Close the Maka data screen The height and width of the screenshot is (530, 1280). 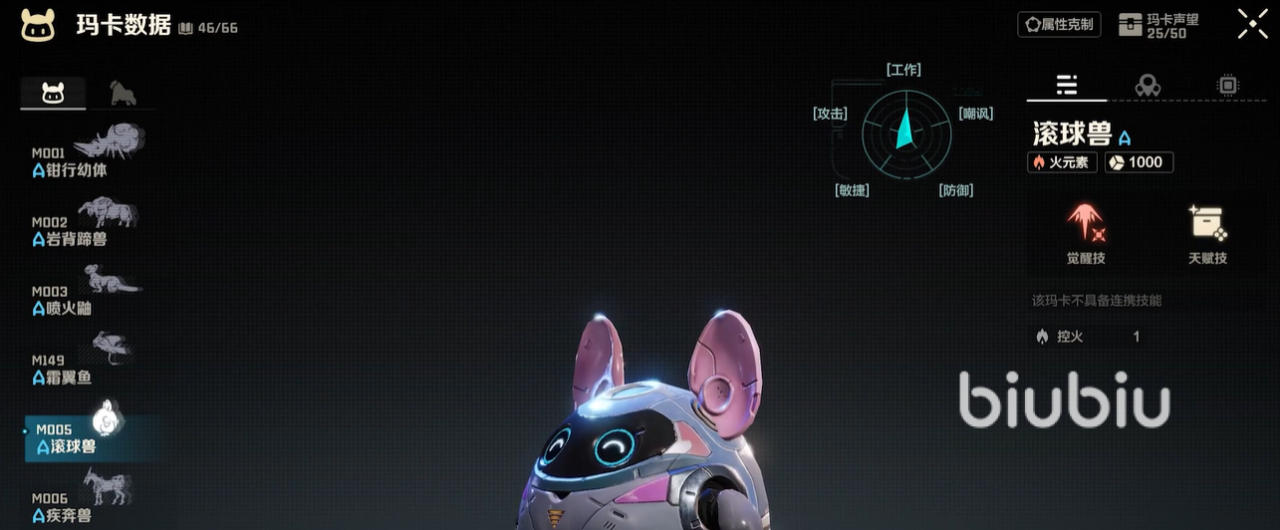[x=1252, y=24]
